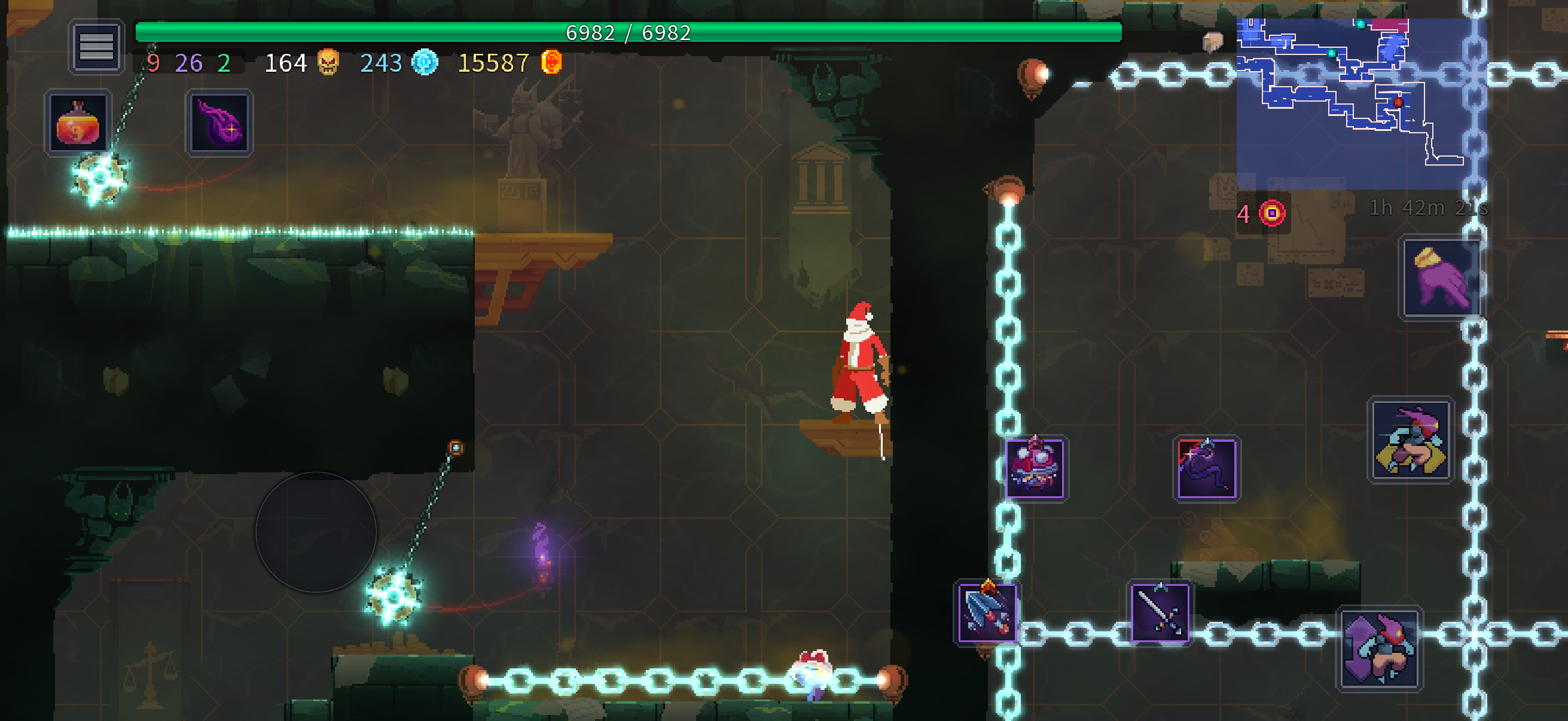Attack with the sword weapon slot
The width and height of the screenshot is (1568, 721).
pos(1160,612)
